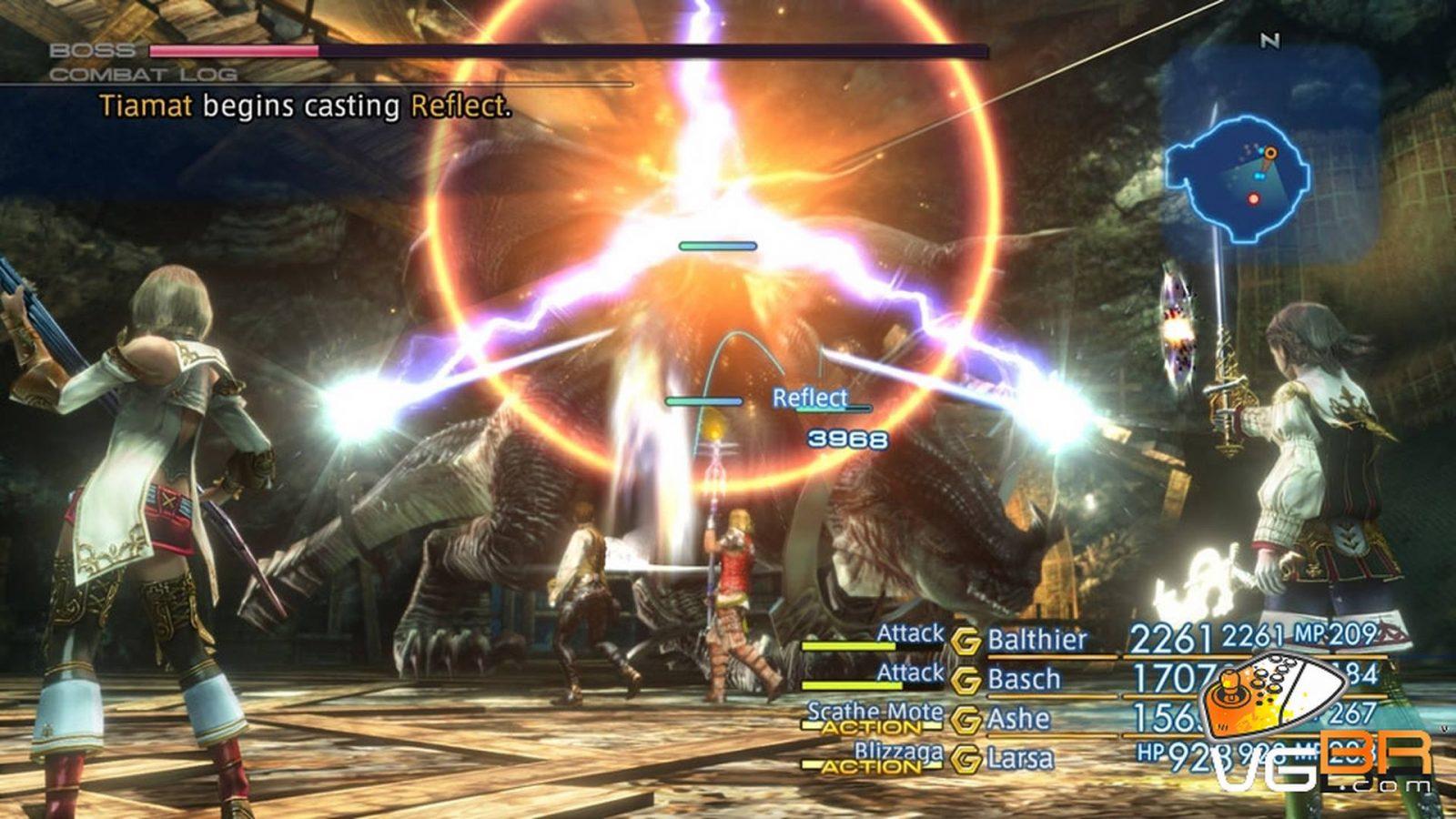Select Ashe in the party list
Viewport: 1456px width, 819px height.
(1018, 719)
